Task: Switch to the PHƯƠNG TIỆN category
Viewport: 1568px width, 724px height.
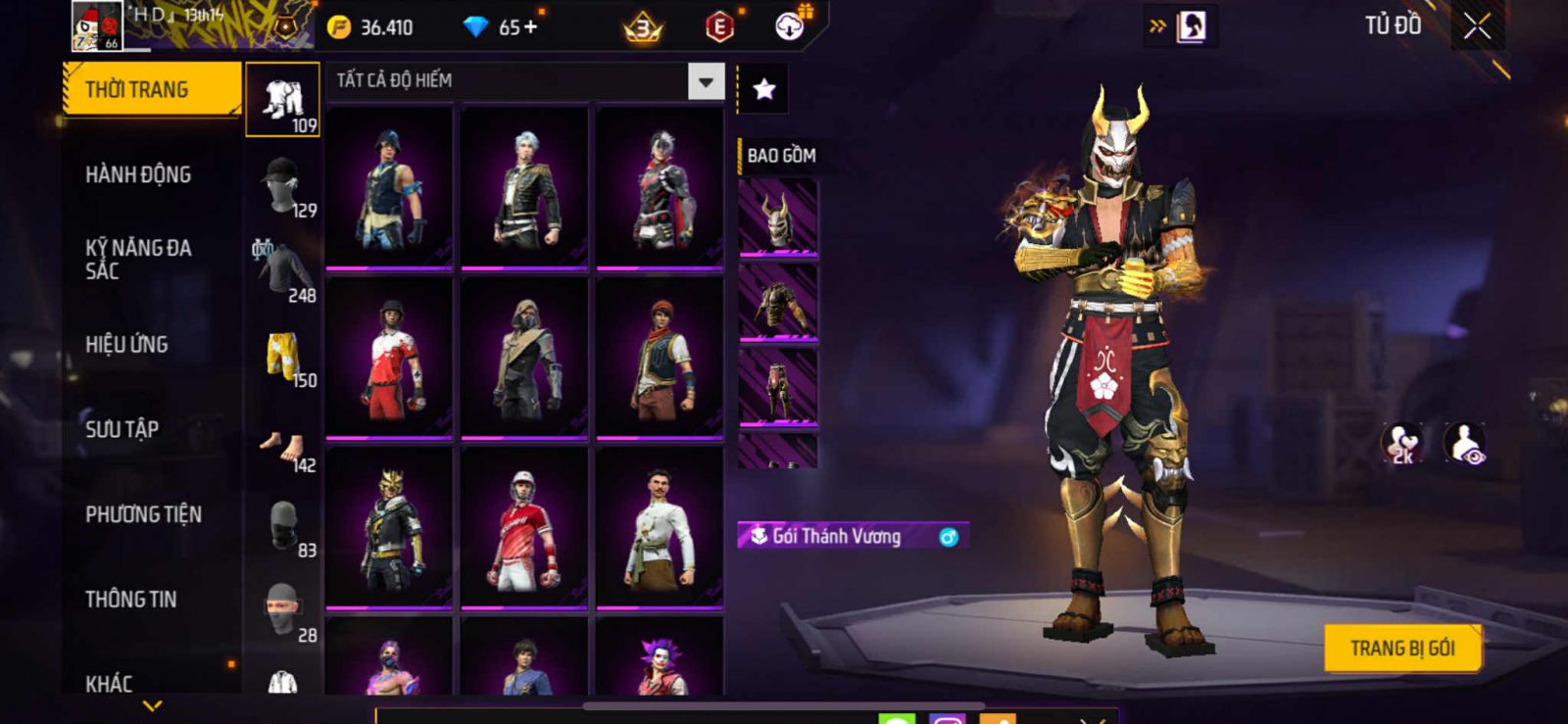Action: coord(143,514)
